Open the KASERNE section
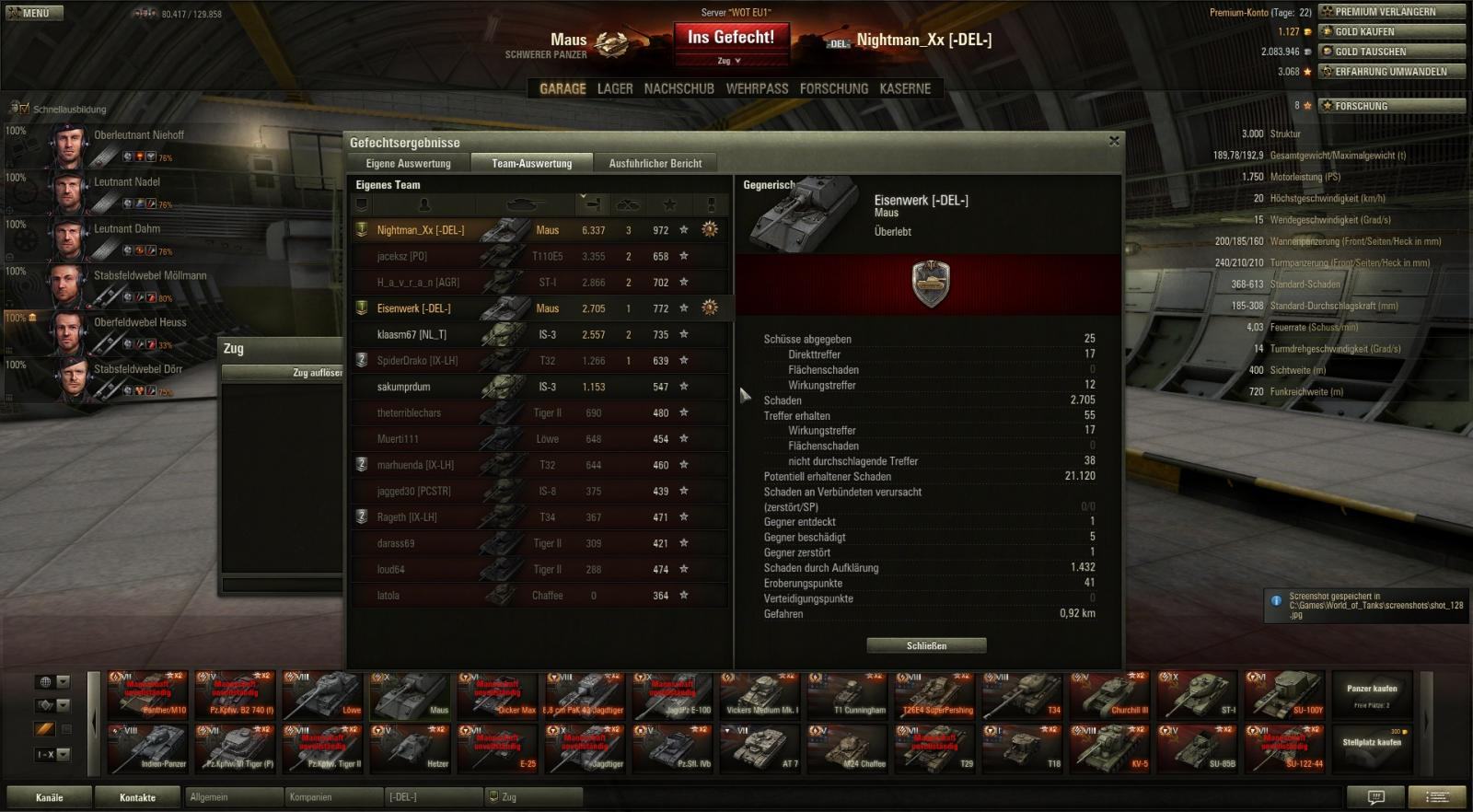Image resolution: width=1473 pixels, height=812 pixels. coord(905,89)
